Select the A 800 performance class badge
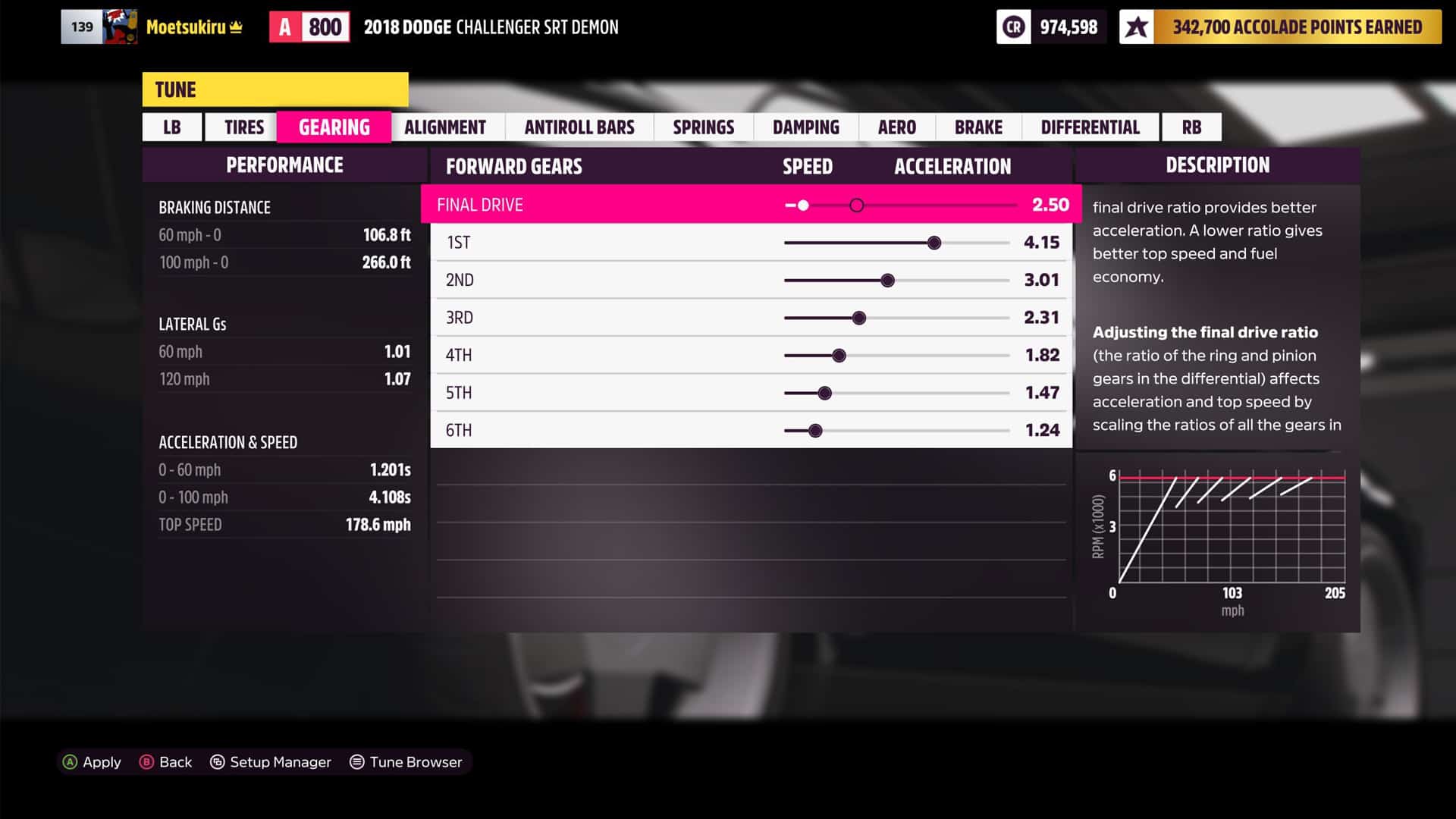Viewport: 1456px width, 819px height. (x=309, y=26)
